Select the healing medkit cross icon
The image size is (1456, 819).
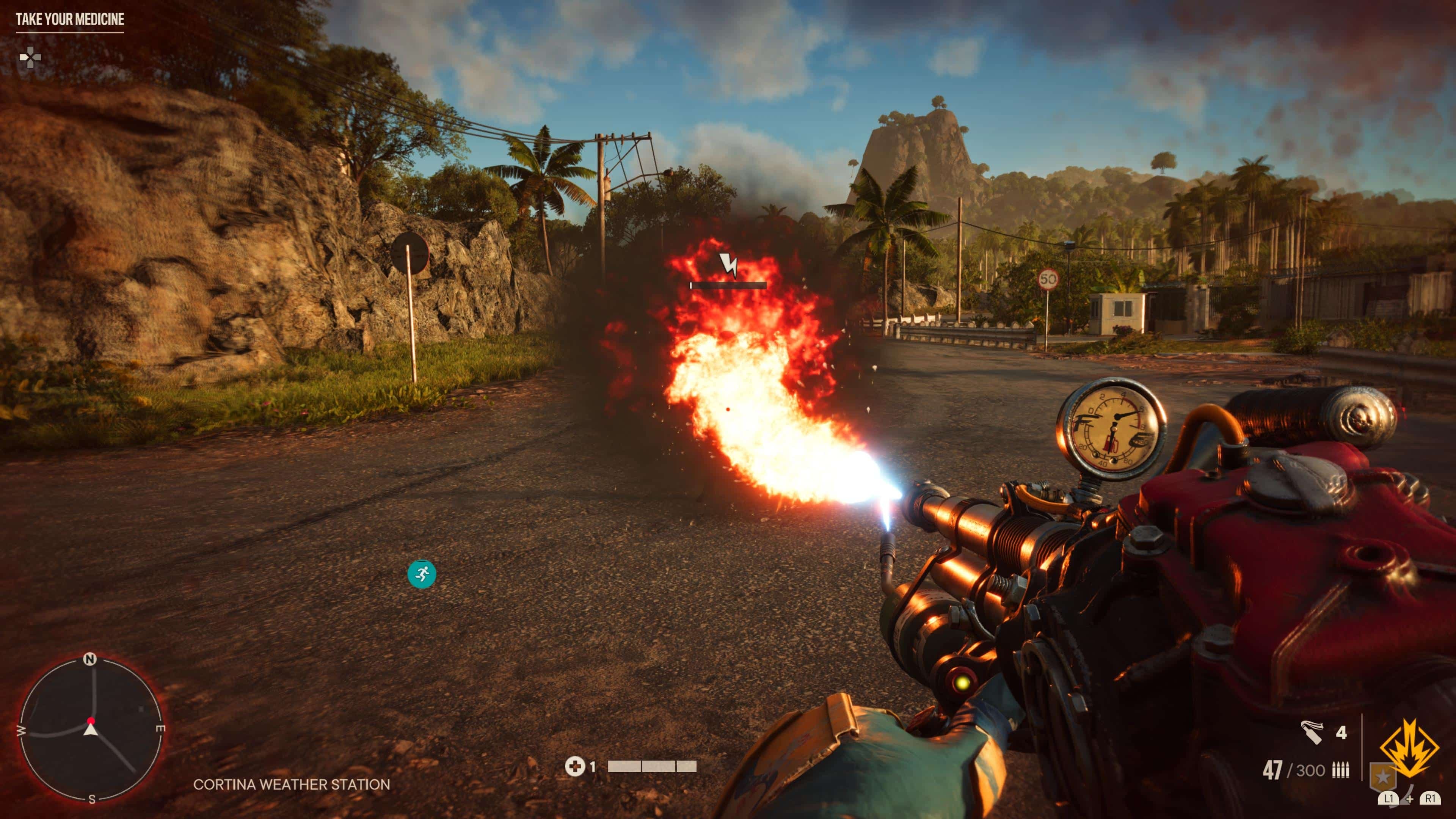(x=574, y=766)
